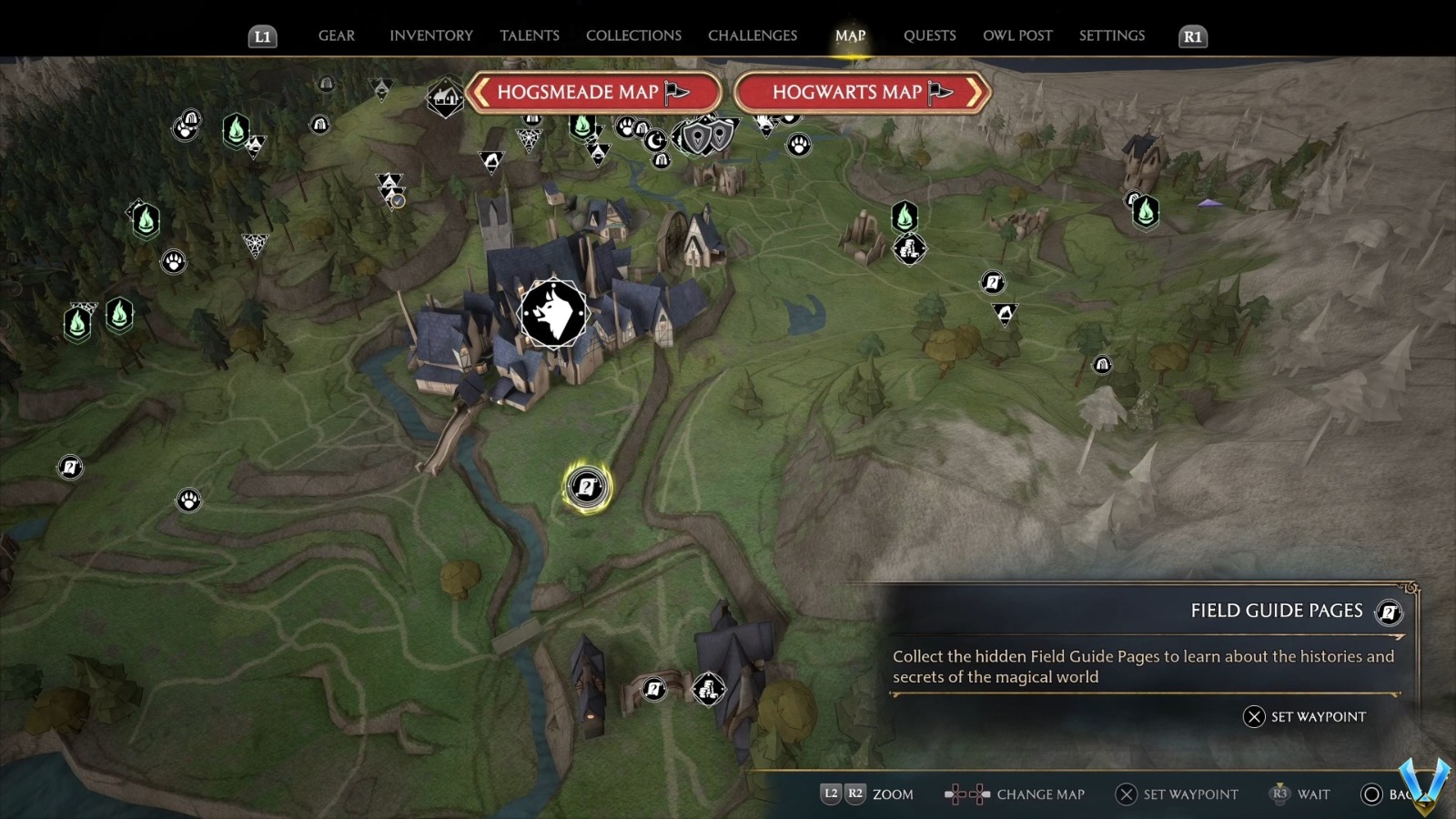Select the glowing Field Guide Page marker
This screenshot has width=1456, height=819.
(585, 488)
